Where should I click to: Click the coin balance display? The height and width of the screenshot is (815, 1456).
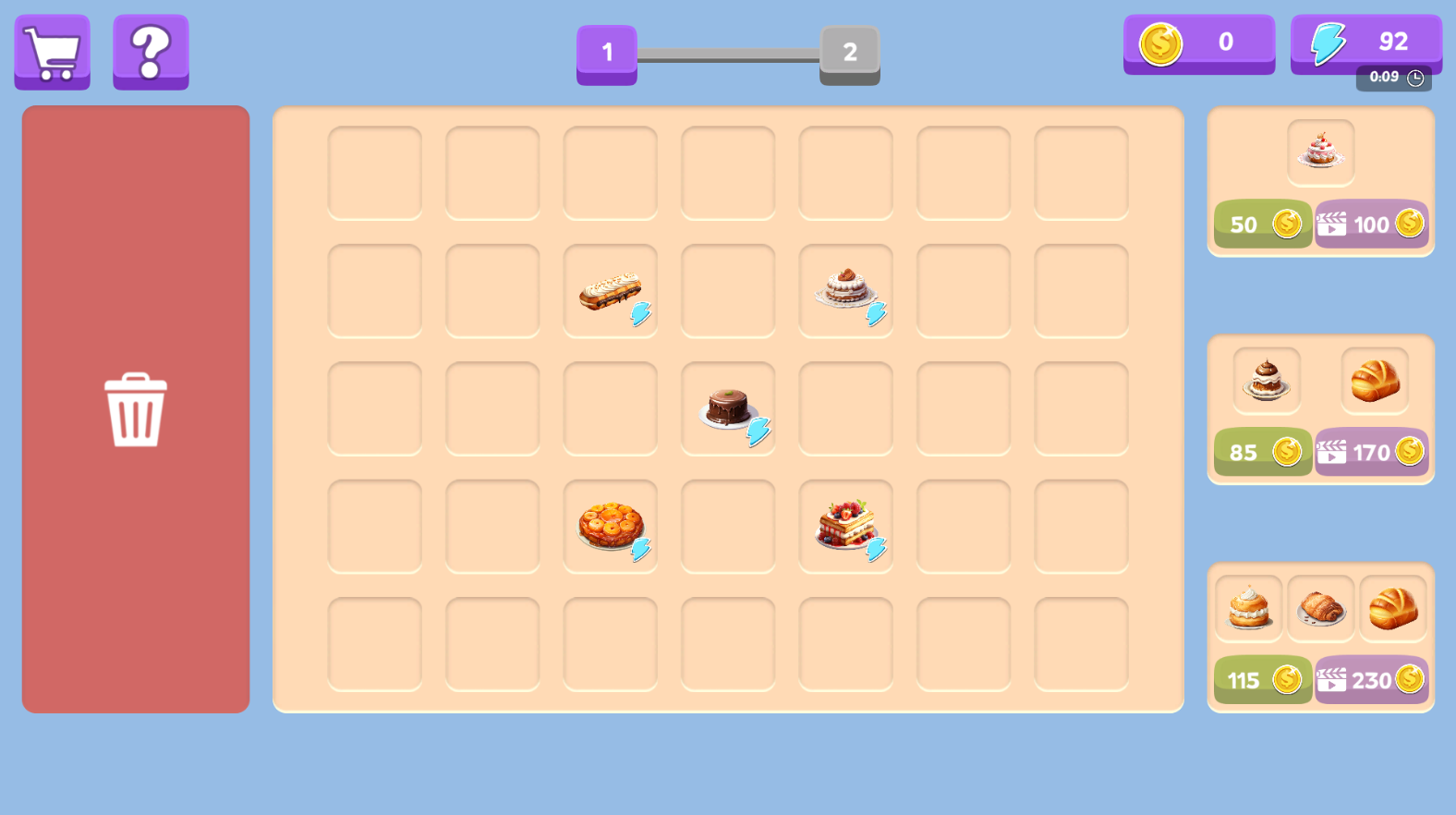point(1198,43)
